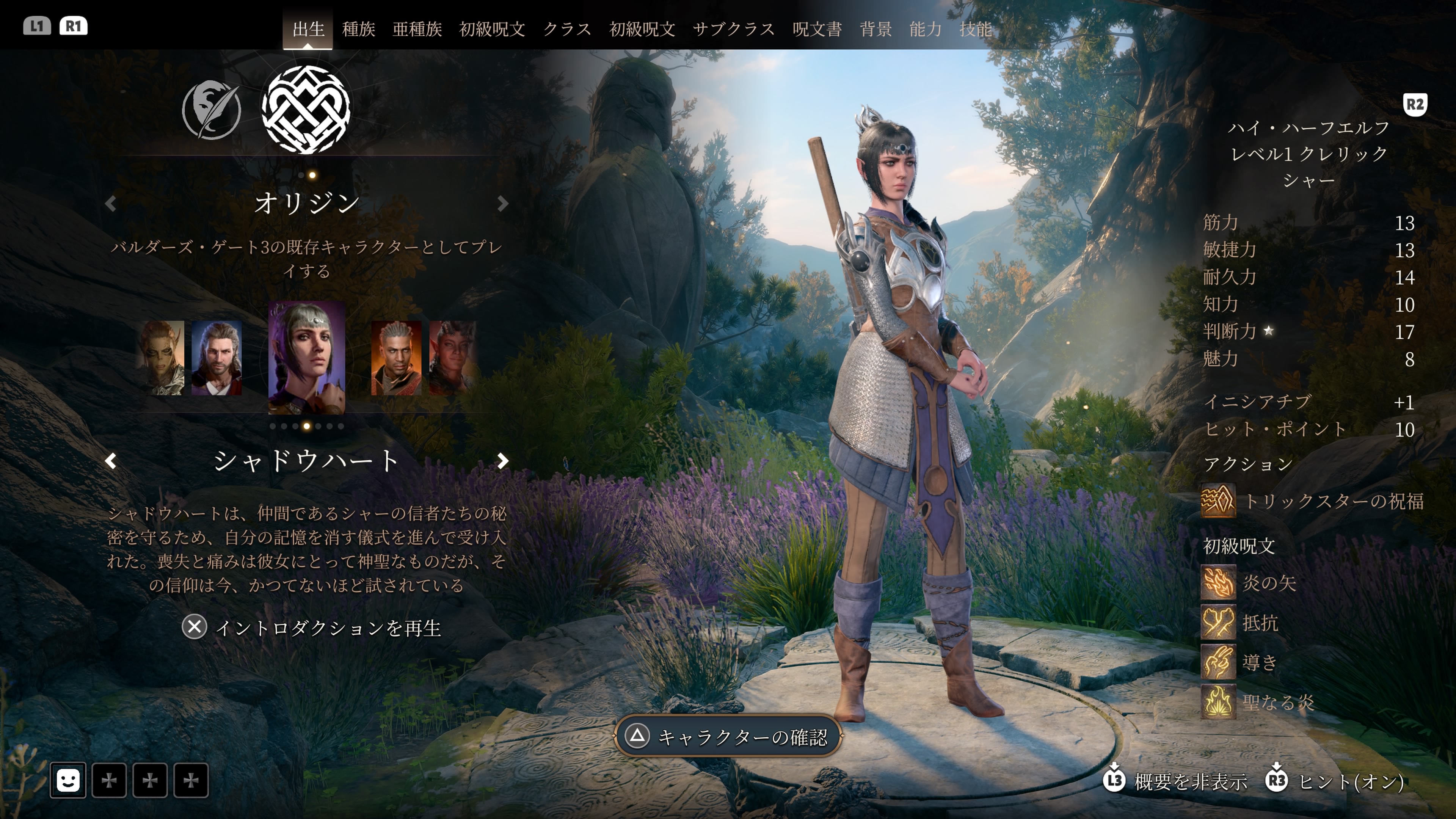Image resolution: width=1456 pixels, height=819 pixels.
Task: Show the 能力 tab
Action: tap(925, 29)
